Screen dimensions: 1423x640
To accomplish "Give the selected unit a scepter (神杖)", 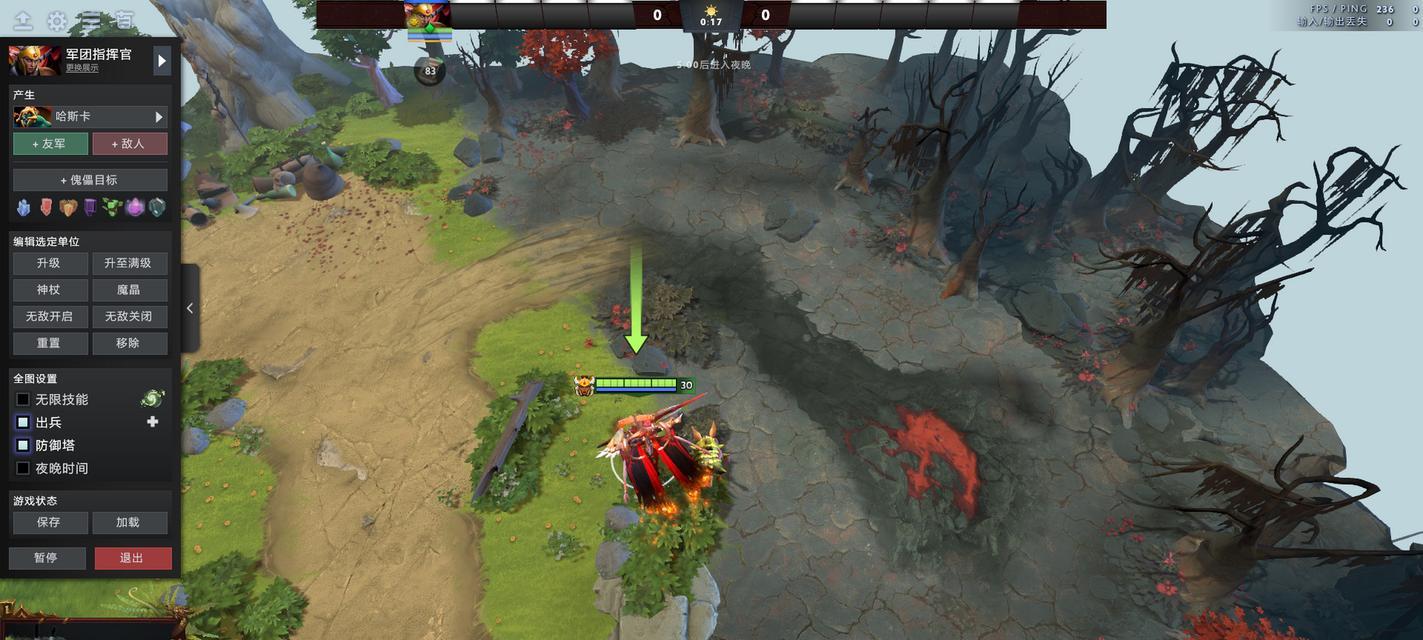I will tap(49, 290).
